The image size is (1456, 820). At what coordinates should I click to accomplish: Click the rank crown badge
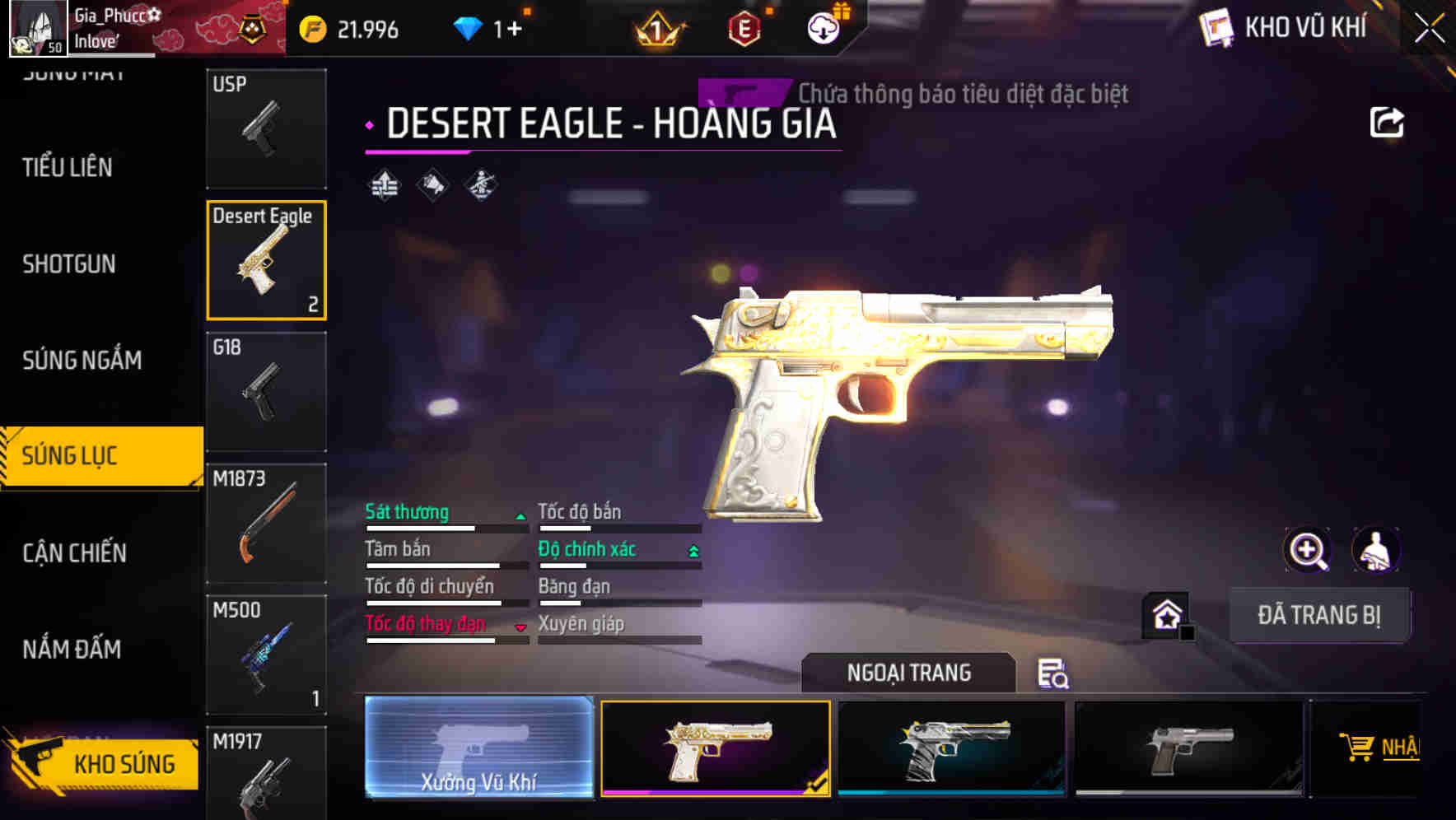coord(656,29)
